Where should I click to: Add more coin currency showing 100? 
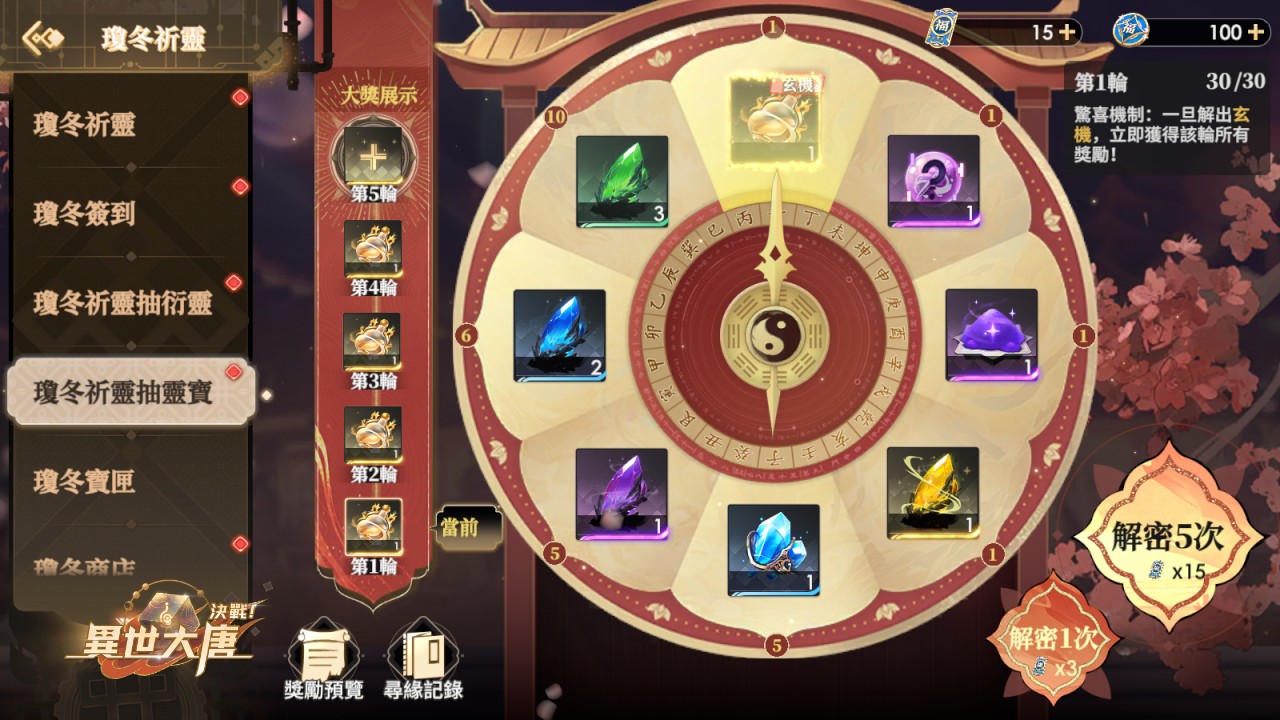click(1256, 32)
